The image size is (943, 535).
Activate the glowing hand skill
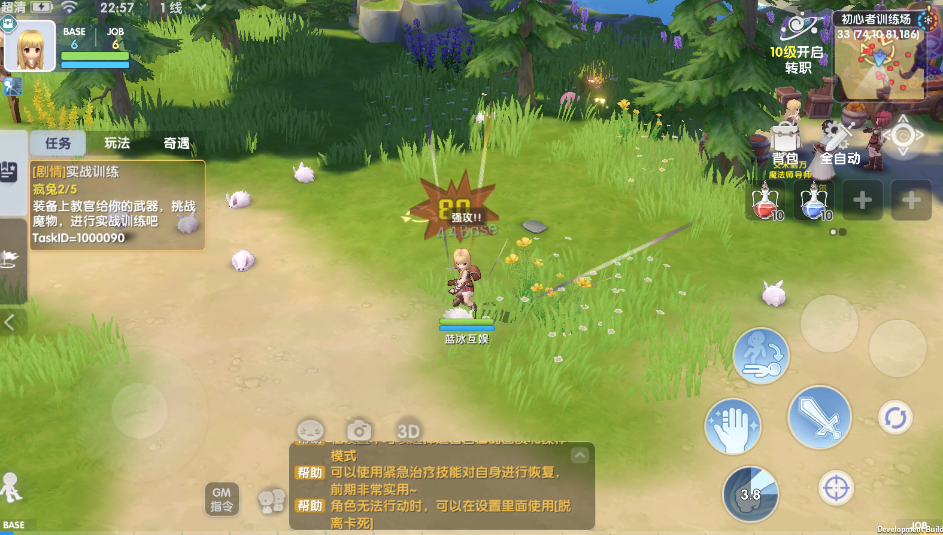tap(734, 426)
